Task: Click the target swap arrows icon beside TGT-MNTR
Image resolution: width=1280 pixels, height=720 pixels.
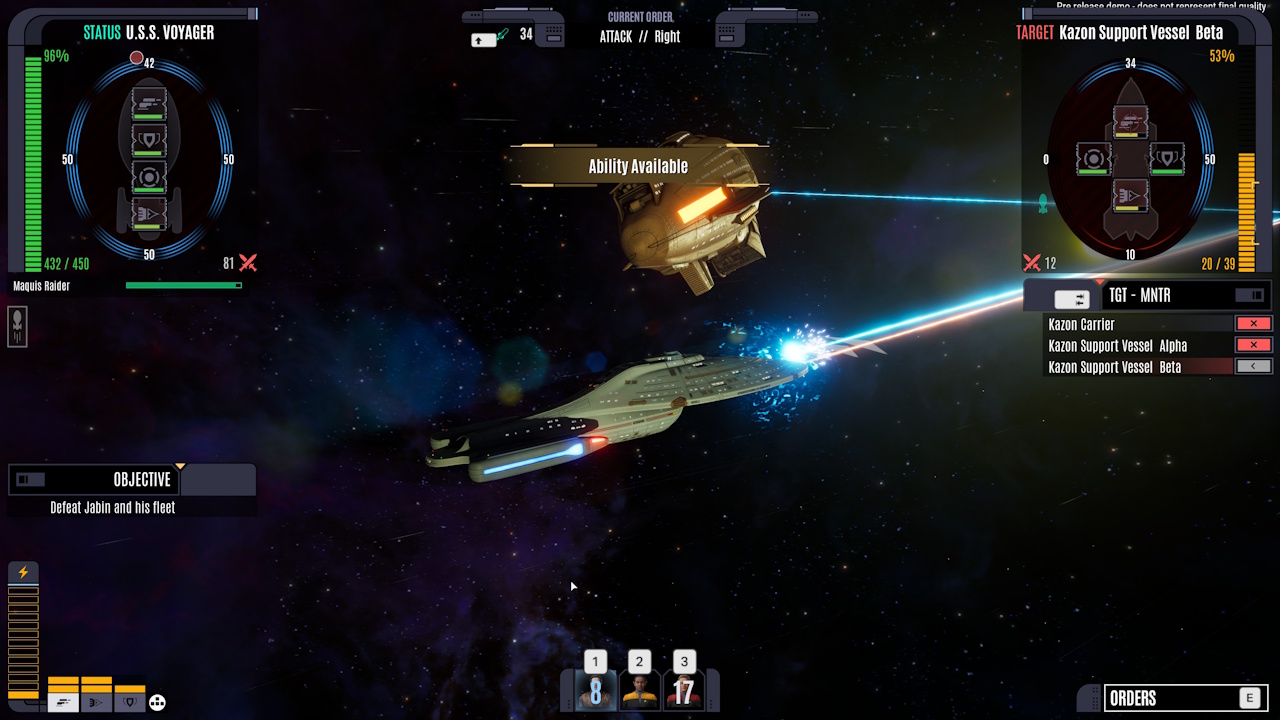Action: (x=1072, y=298)
